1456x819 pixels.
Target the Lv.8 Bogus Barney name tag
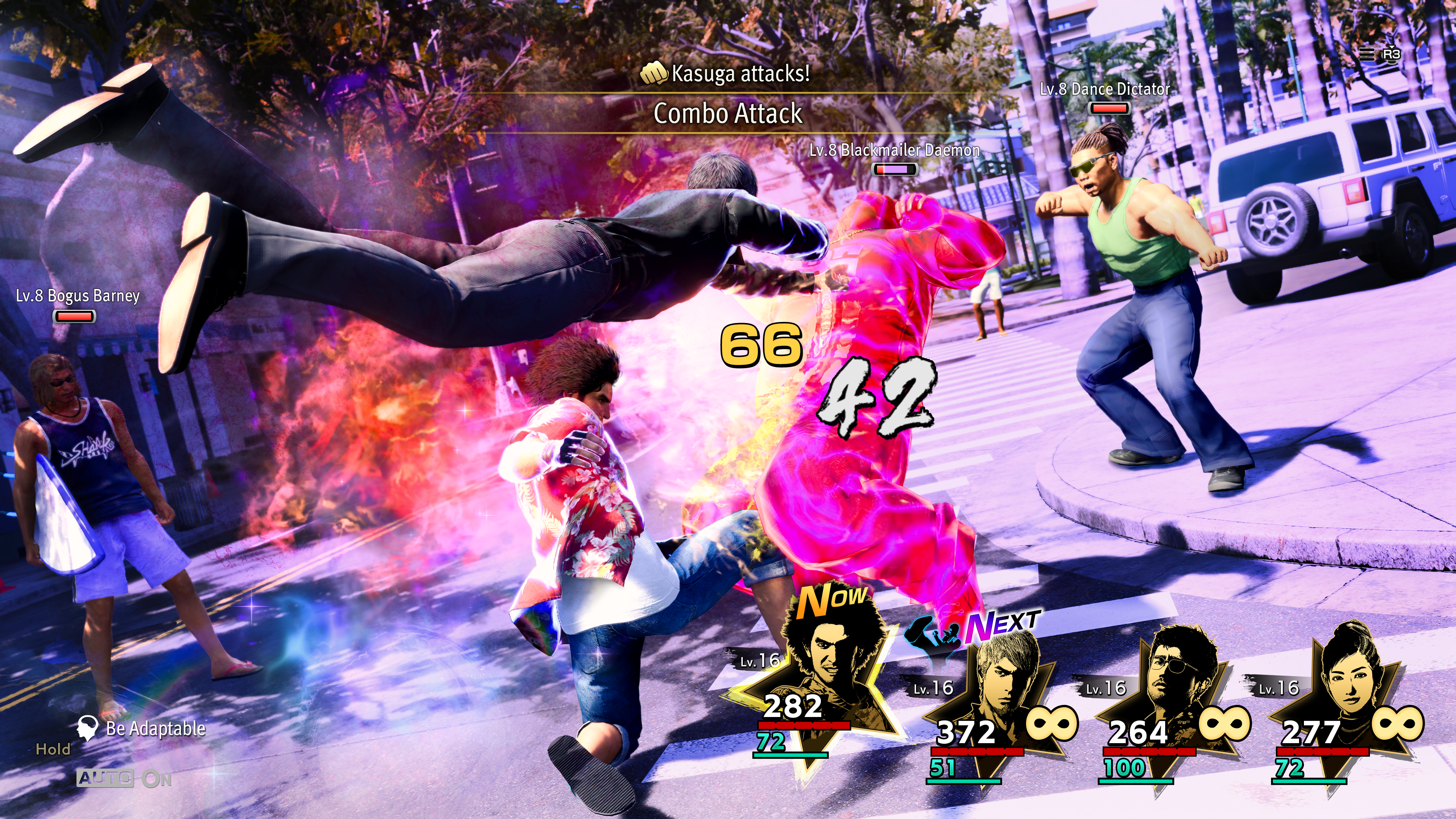point(77,296)
